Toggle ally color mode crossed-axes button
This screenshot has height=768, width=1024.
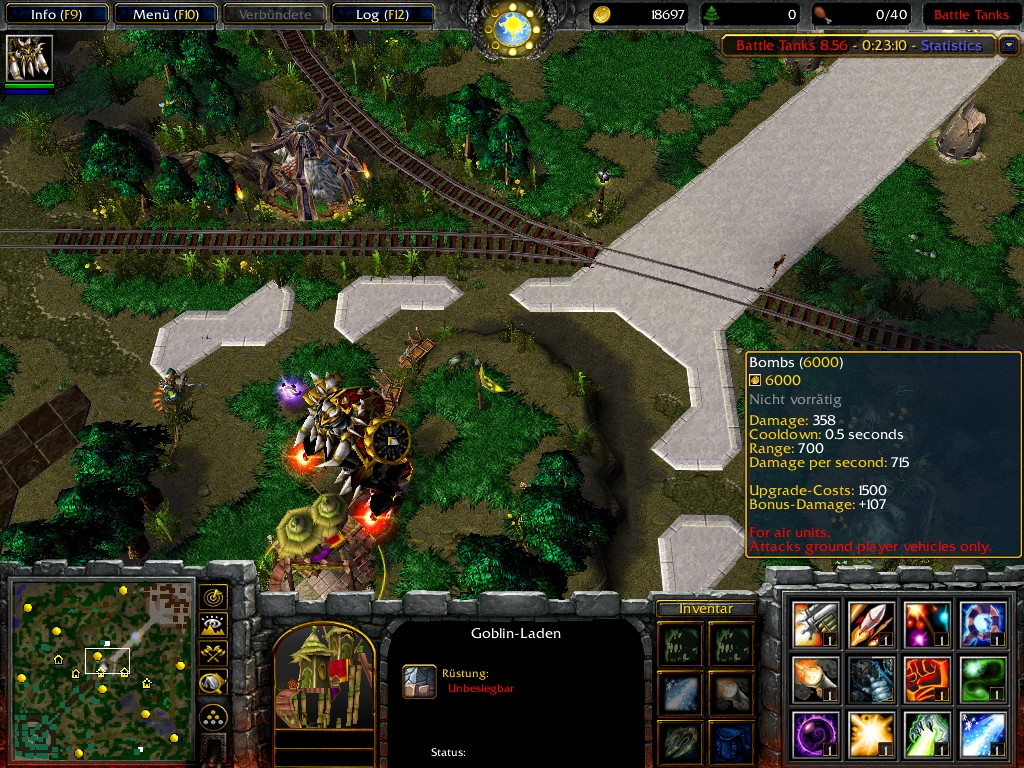[213, 654]
